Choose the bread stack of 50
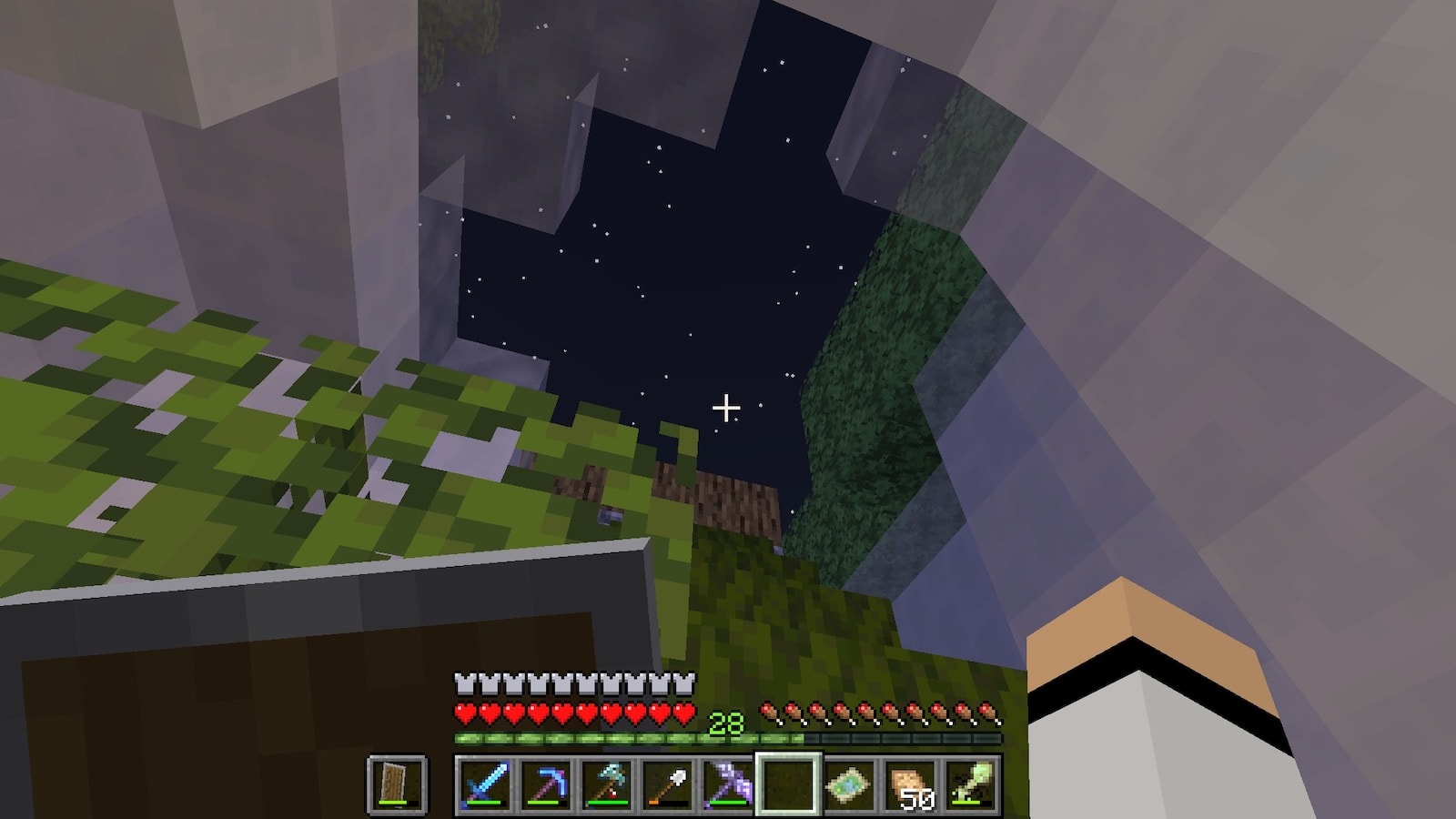Viewport: 1456px width, 819px height. (x=910, y=784)
